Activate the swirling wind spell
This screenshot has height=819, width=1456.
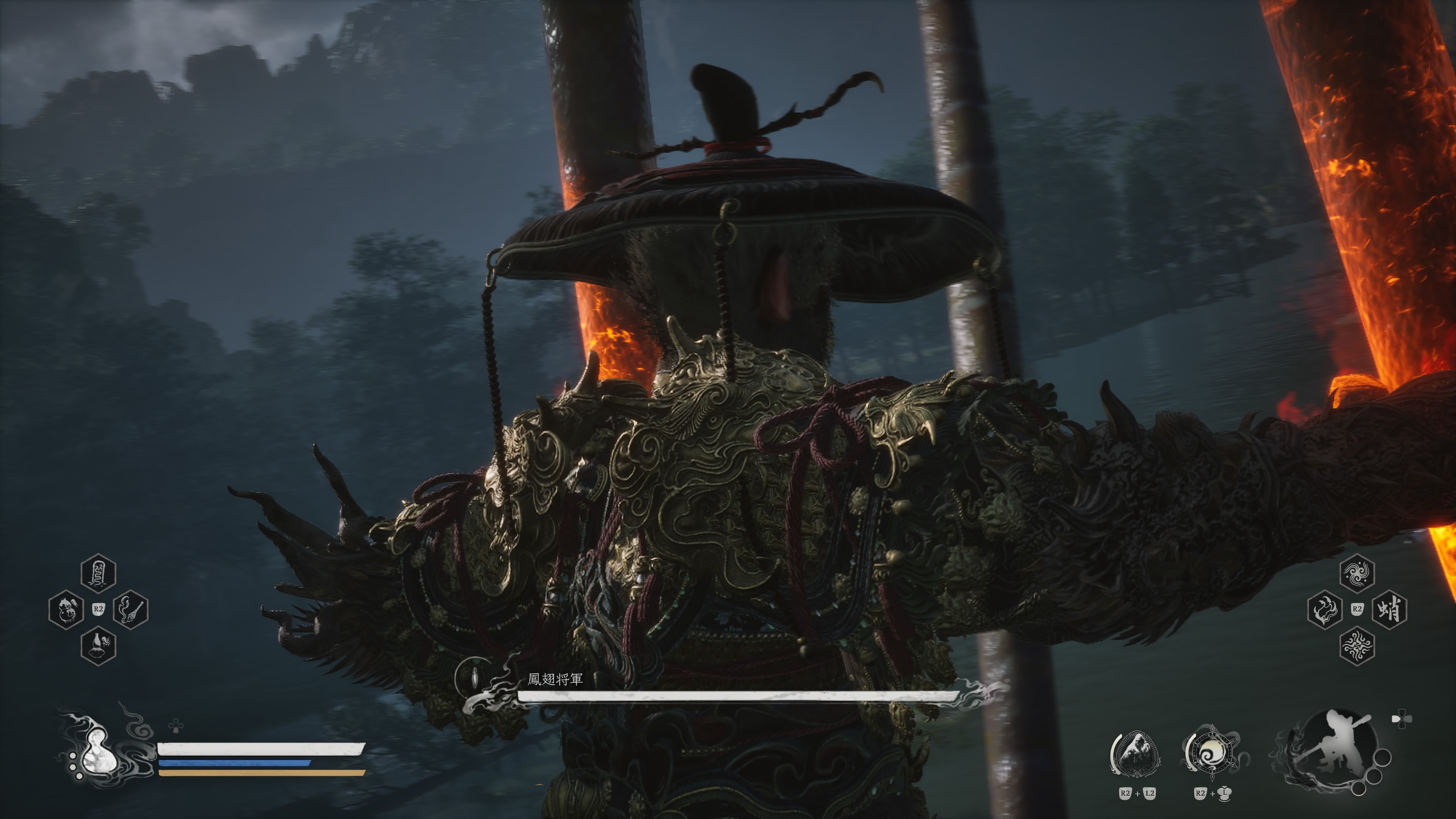pos(1357,573)
